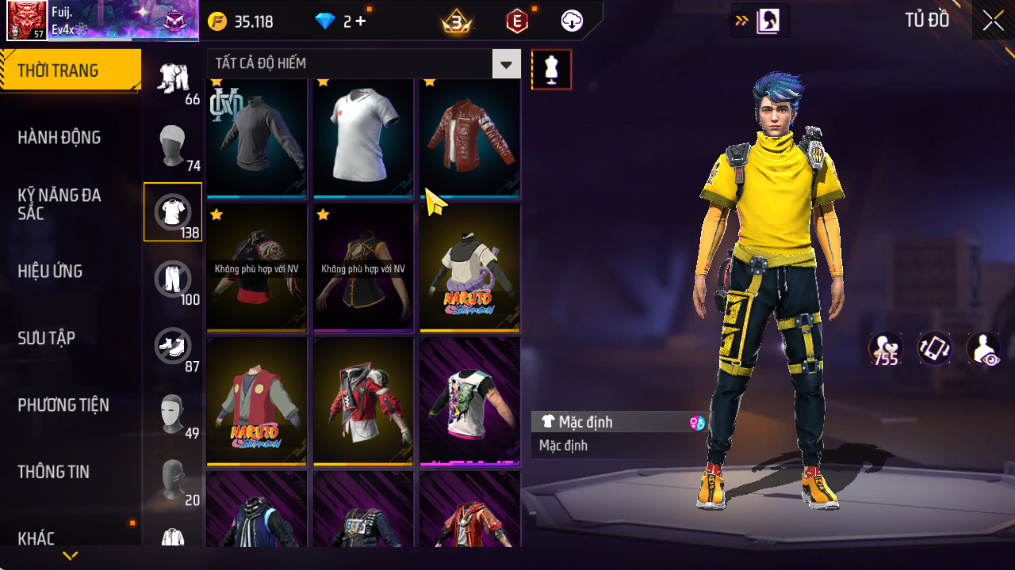This screenshot has height=570, width=1015.
Task: Select the Kỹ Năng Đa Sắc tab
Action: pos(60,204)
